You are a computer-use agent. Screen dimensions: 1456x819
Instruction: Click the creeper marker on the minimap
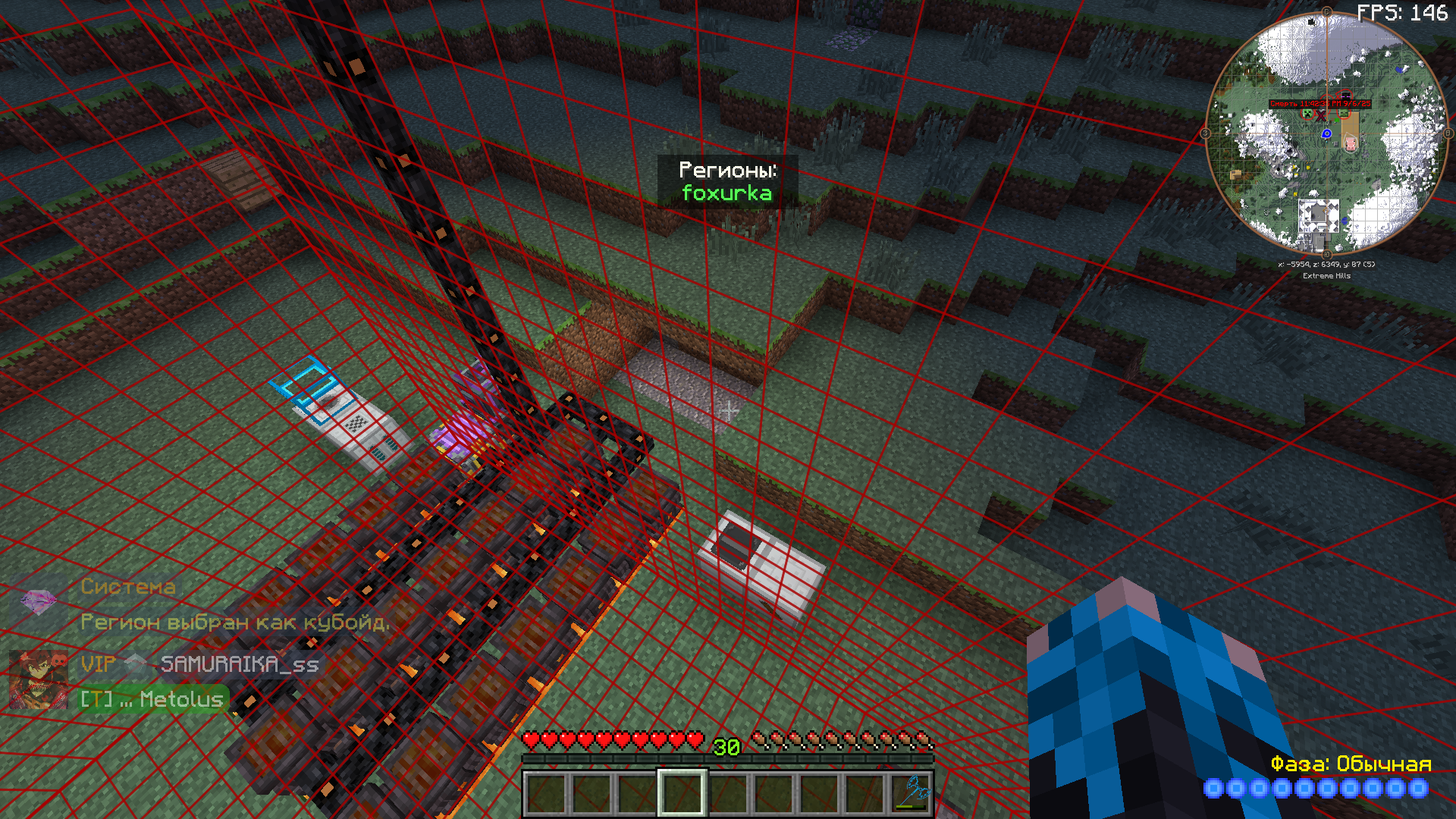[x=1307, y=114]
